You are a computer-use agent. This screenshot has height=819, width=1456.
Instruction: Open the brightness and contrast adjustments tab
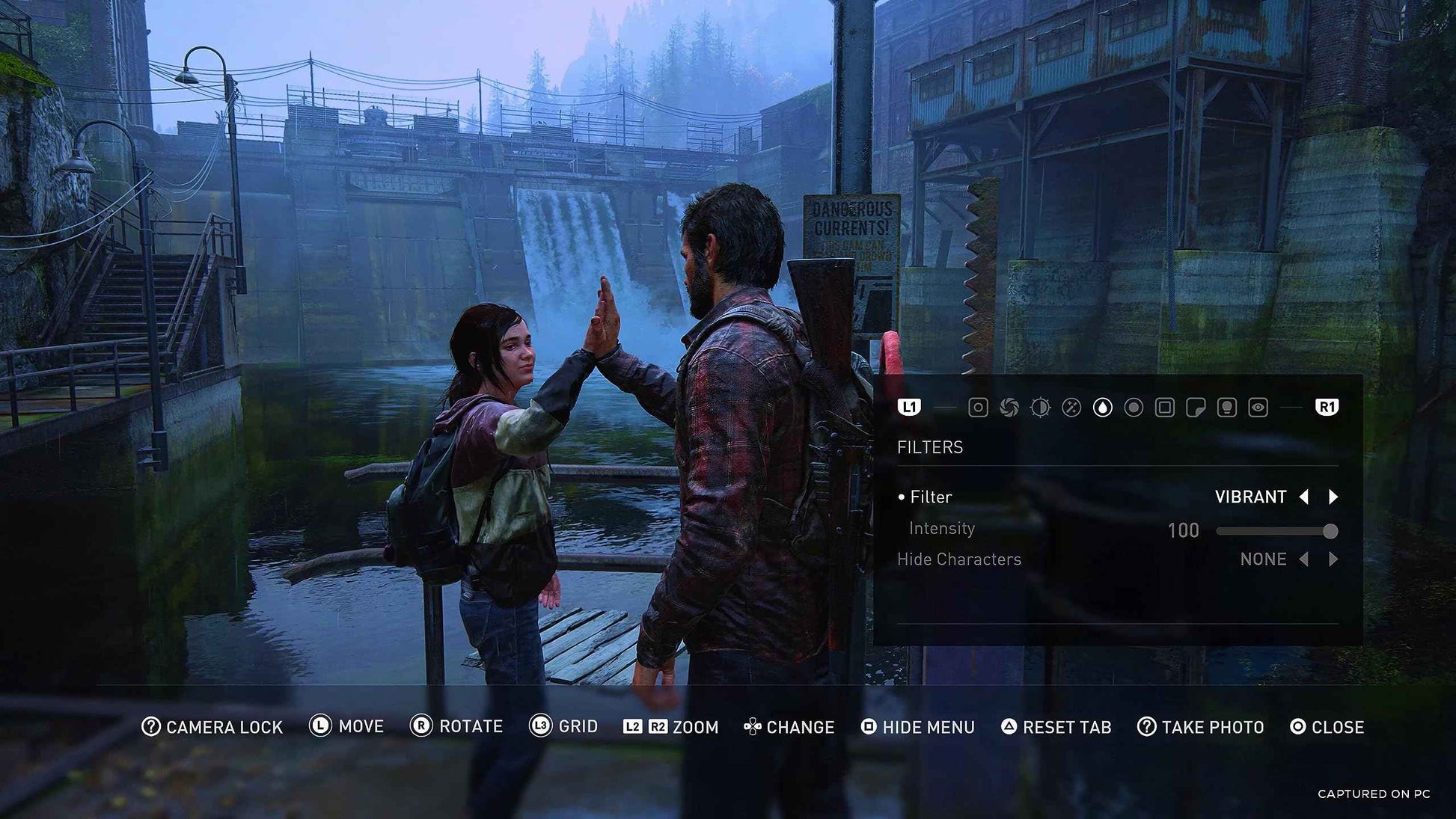[1041, 408]
